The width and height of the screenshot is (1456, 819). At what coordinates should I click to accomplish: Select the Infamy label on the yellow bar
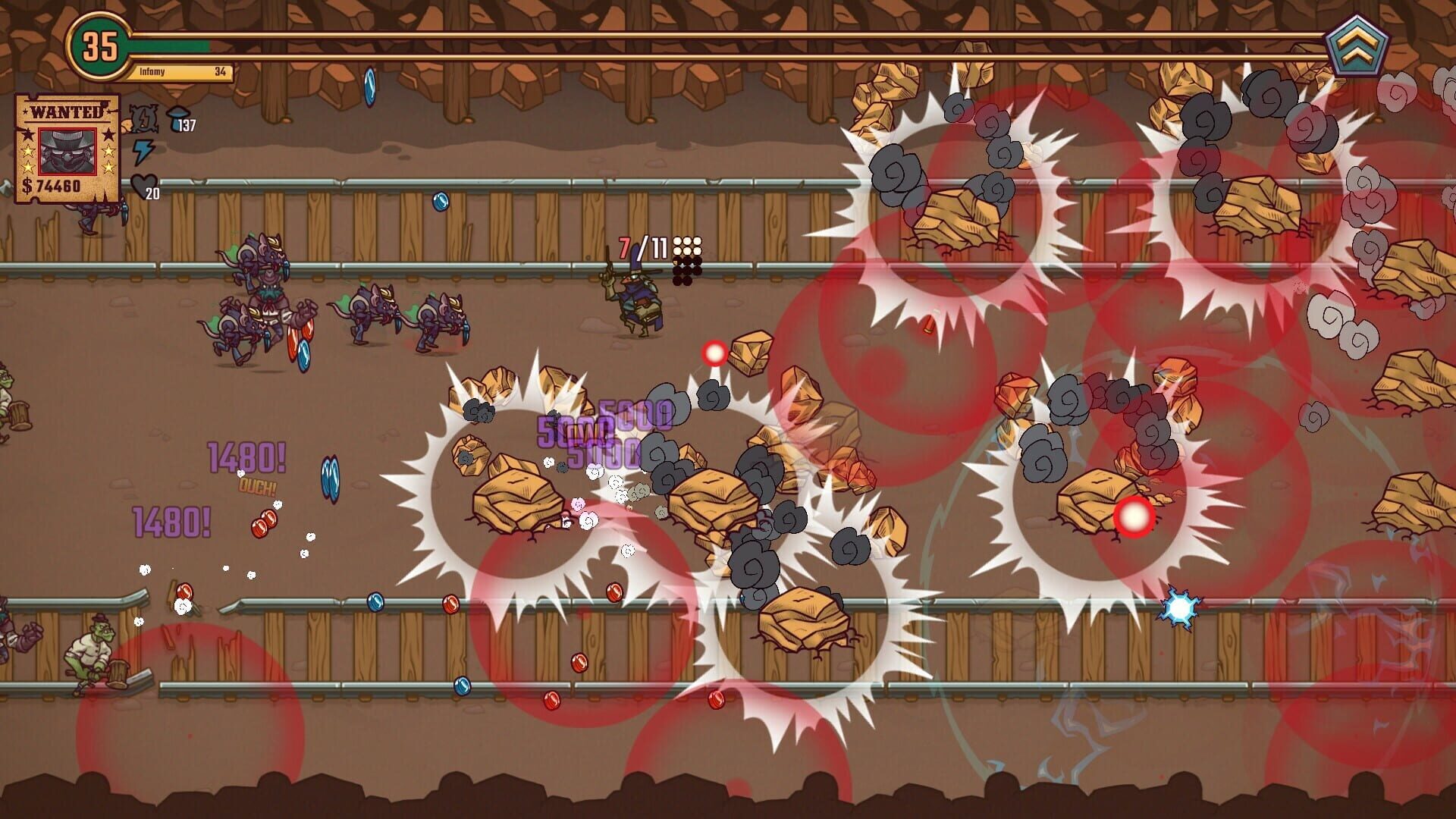tap(152, 71)
